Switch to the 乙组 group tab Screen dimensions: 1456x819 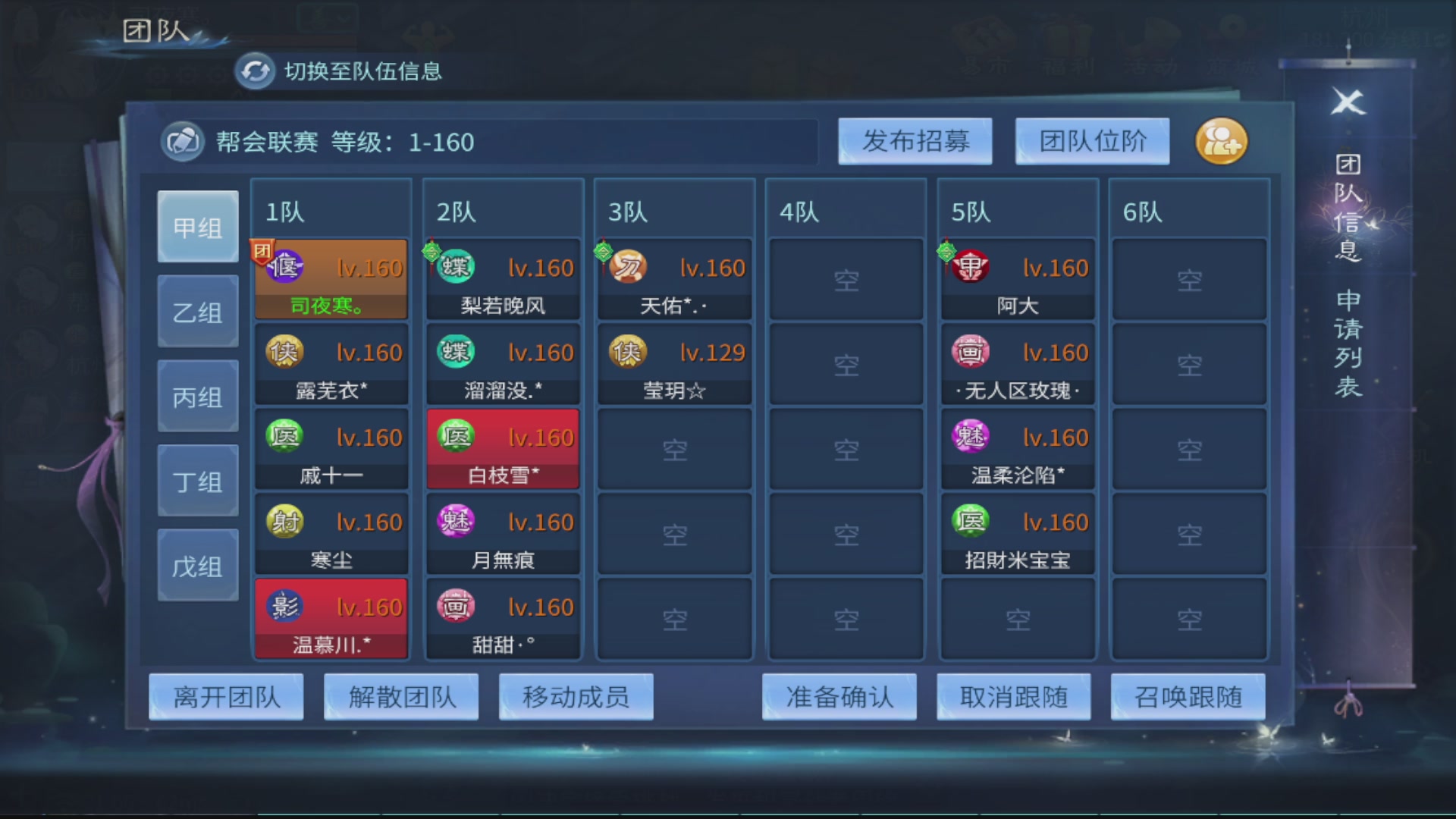coord(197,310)
